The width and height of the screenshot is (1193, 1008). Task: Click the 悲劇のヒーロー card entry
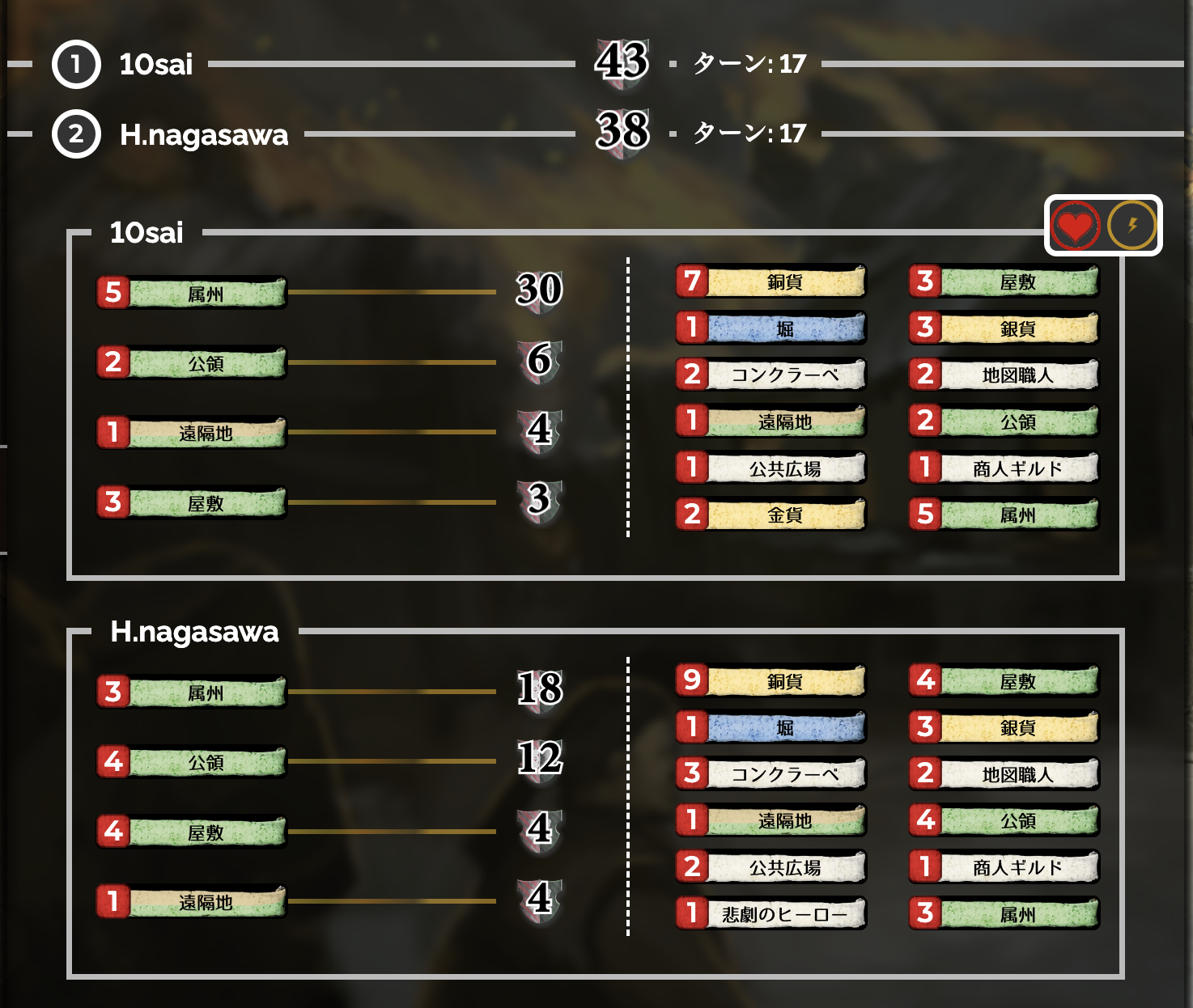[x=770, y=913]
